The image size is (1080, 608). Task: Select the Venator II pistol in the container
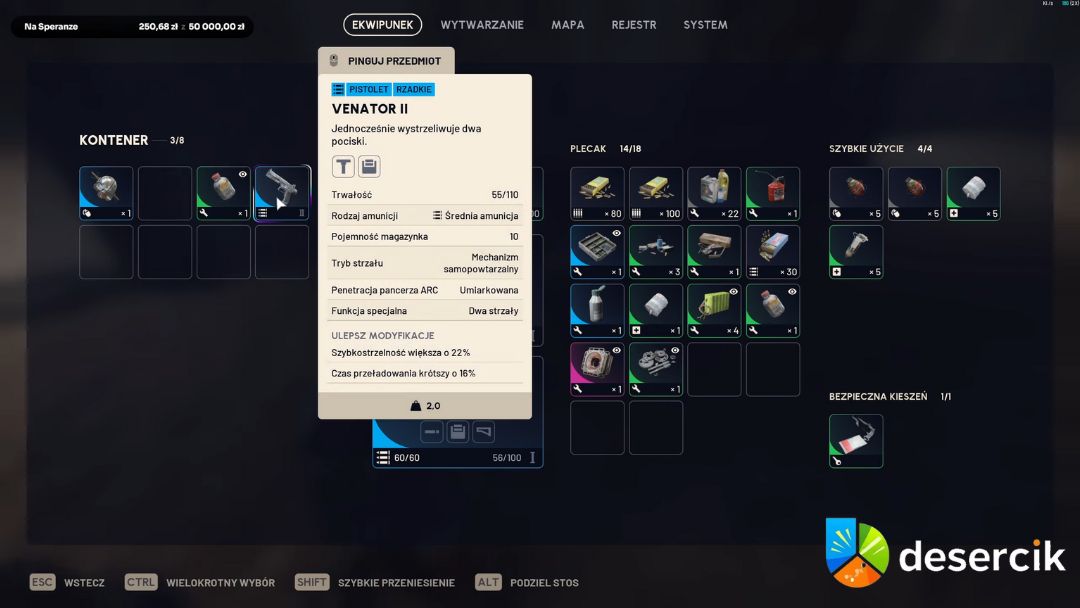pyautogui.click(x=282, y=193)
